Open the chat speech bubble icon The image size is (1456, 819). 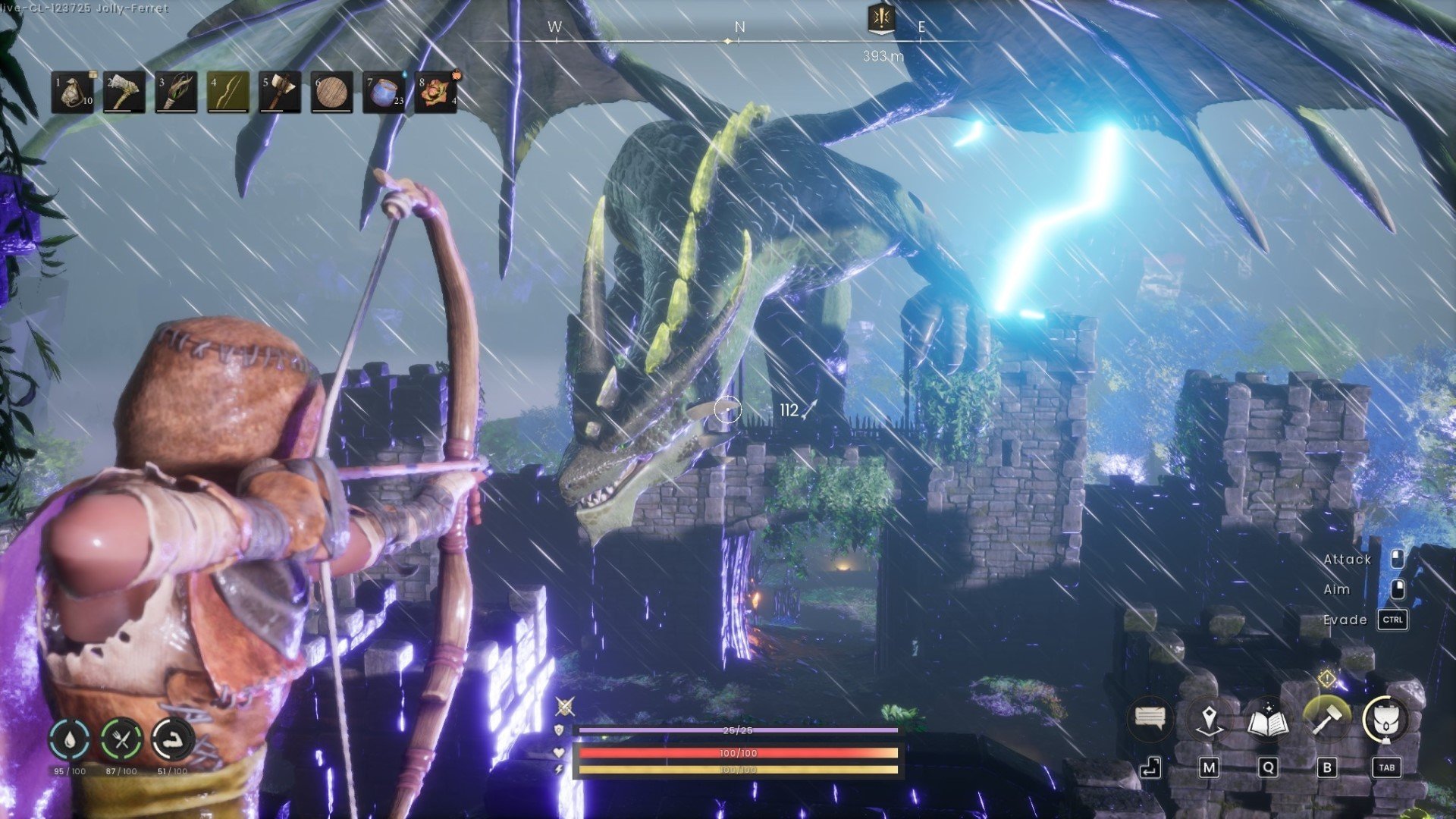pos(1150,717)
